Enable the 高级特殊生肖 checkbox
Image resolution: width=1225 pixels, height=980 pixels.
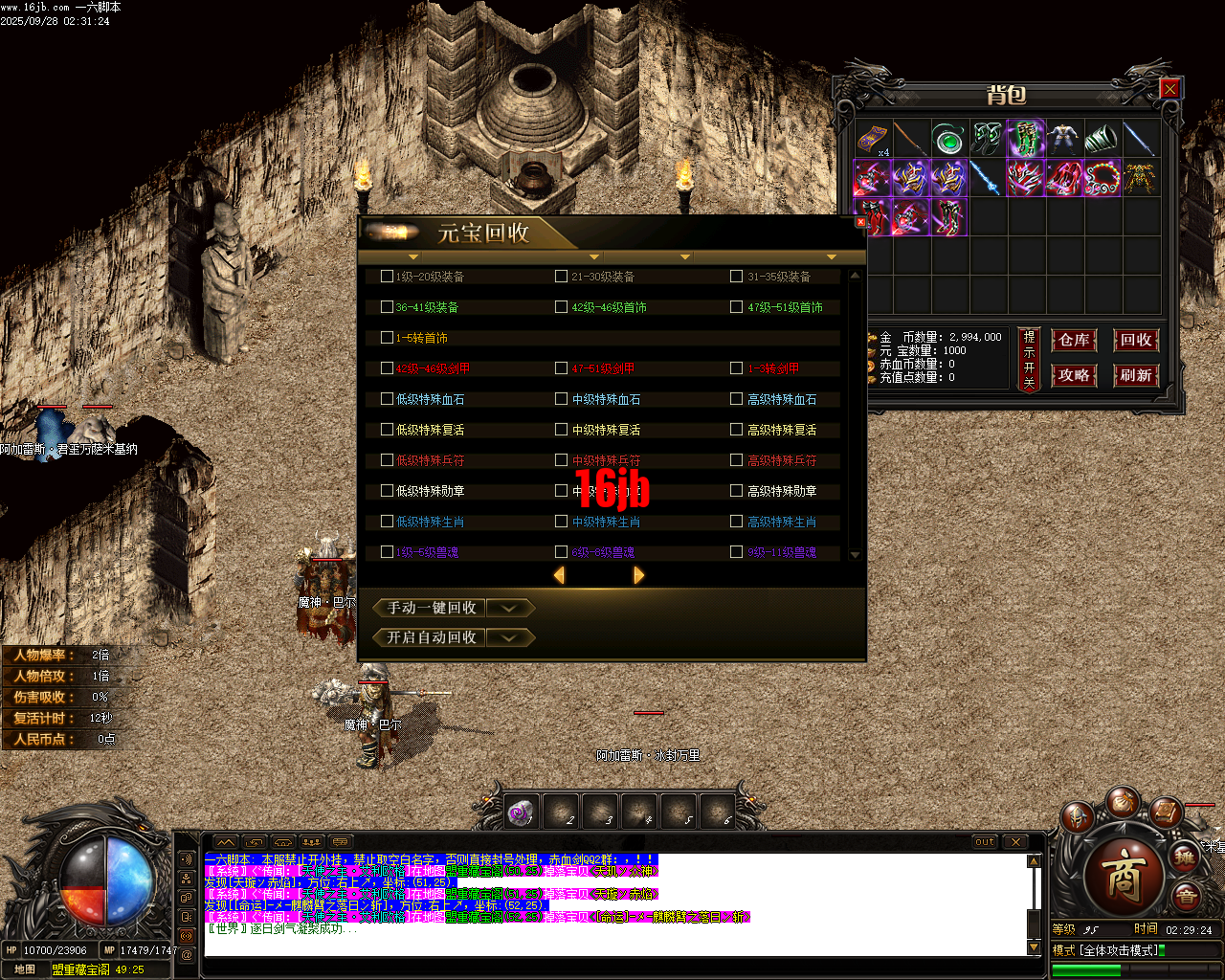coord(734,522)
